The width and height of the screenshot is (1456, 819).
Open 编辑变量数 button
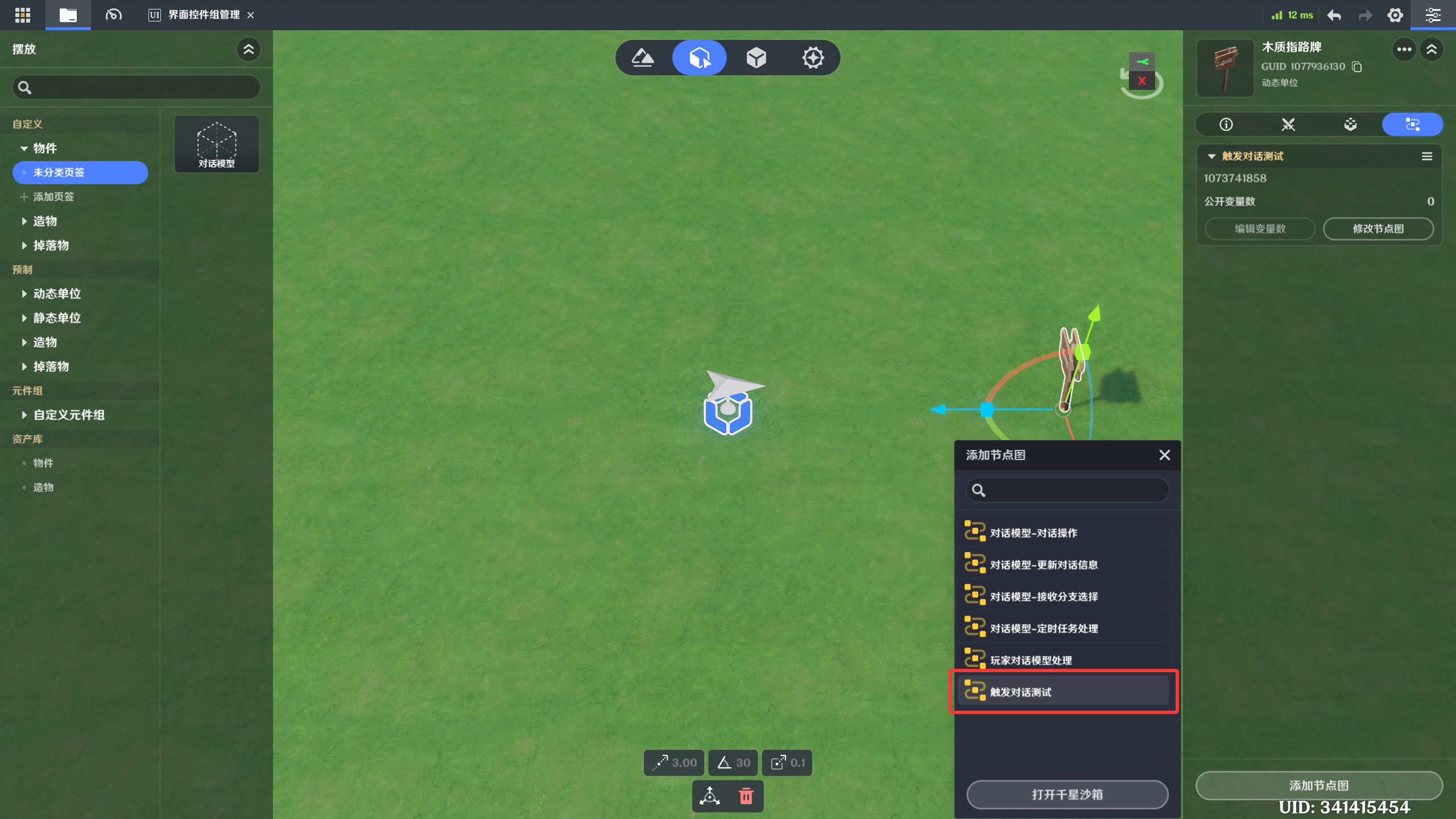pos(1260,229)
